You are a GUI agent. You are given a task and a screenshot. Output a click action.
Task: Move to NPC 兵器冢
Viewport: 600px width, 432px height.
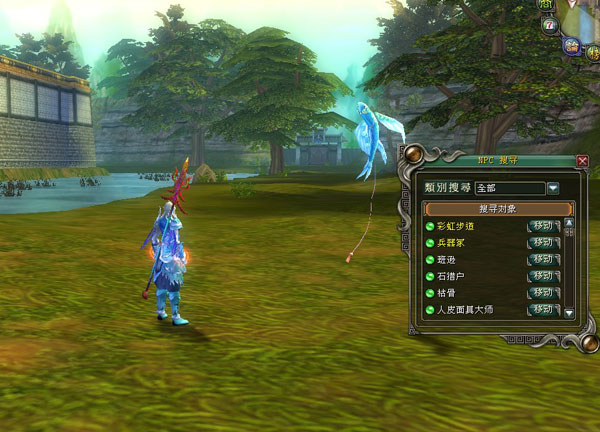[x=543, y=243]
